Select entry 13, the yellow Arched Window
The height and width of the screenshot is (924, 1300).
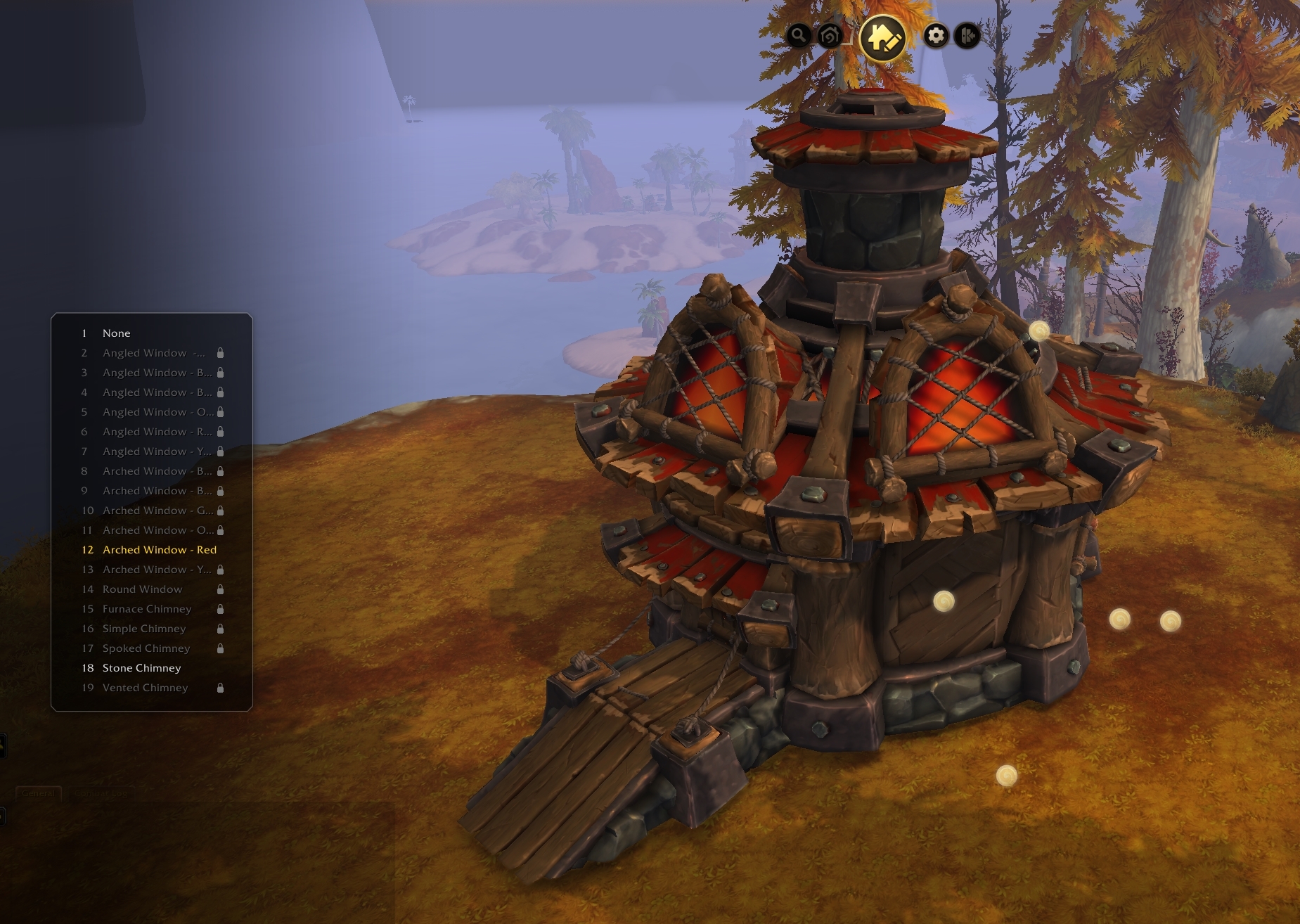(x=156, y=570)
